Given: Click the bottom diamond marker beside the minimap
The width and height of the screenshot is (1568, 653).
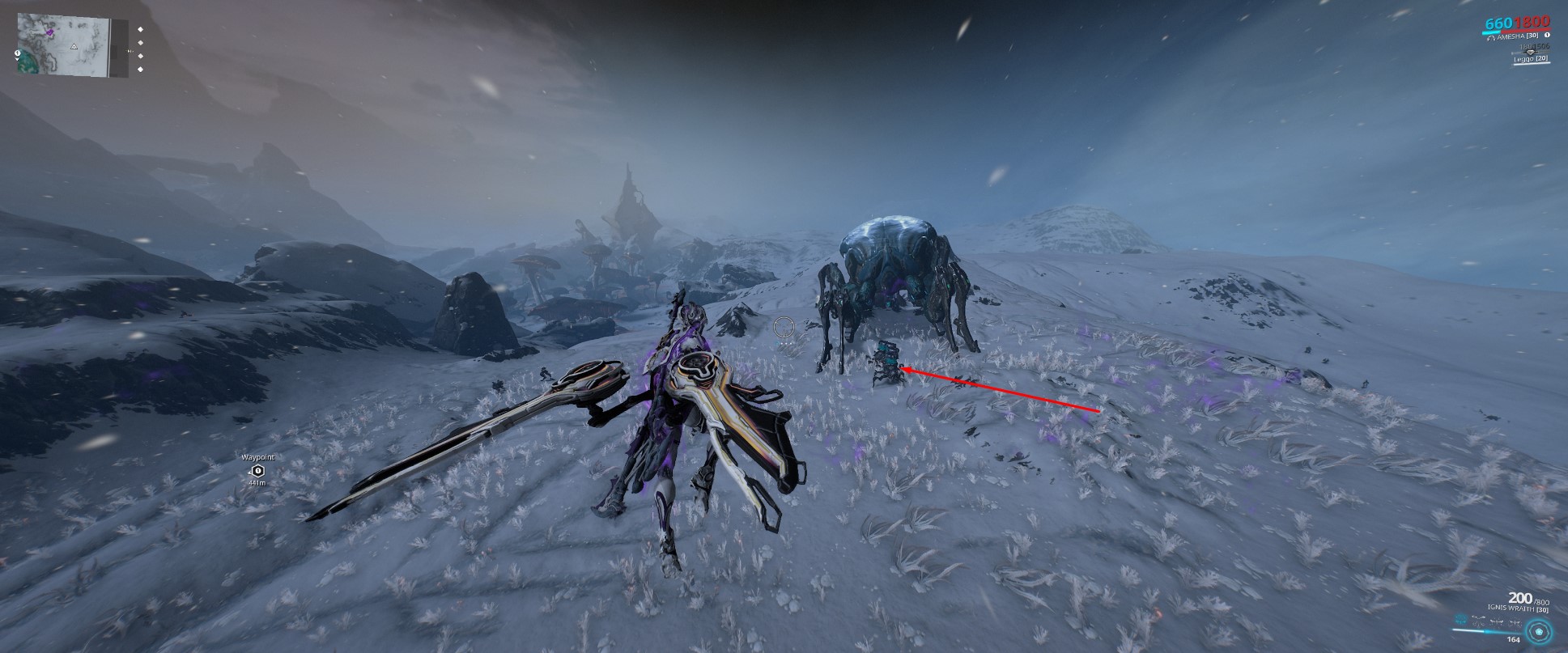Looking at the screenshot, I should tap(140, 69).
